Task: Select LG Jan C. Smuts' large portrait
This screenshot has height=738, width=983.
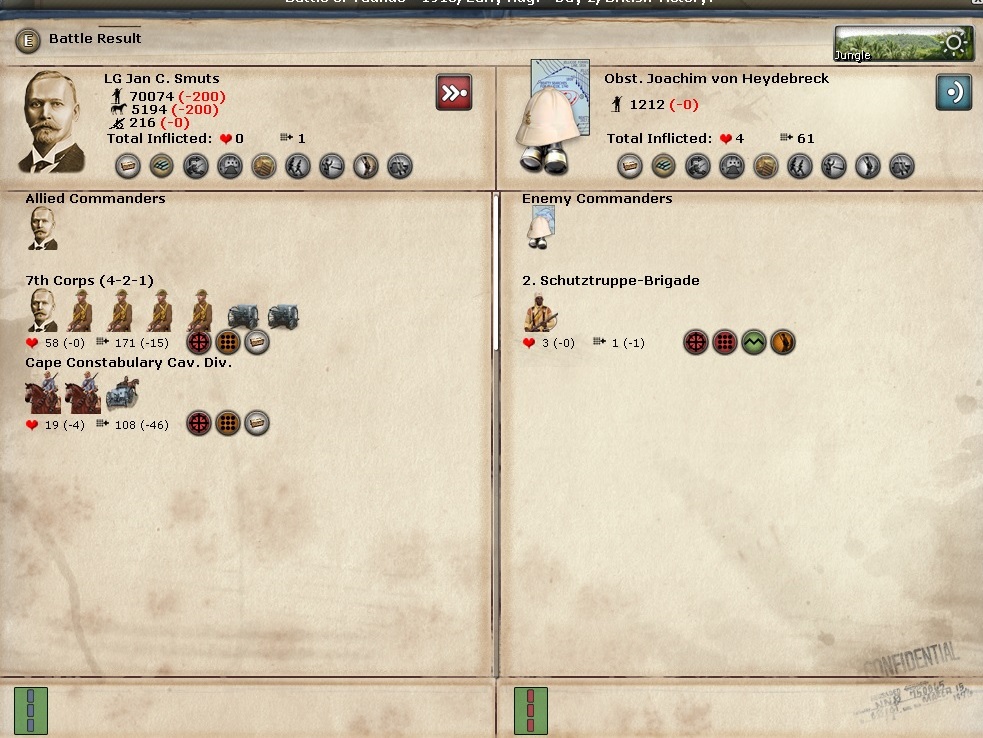Action: 52,120
